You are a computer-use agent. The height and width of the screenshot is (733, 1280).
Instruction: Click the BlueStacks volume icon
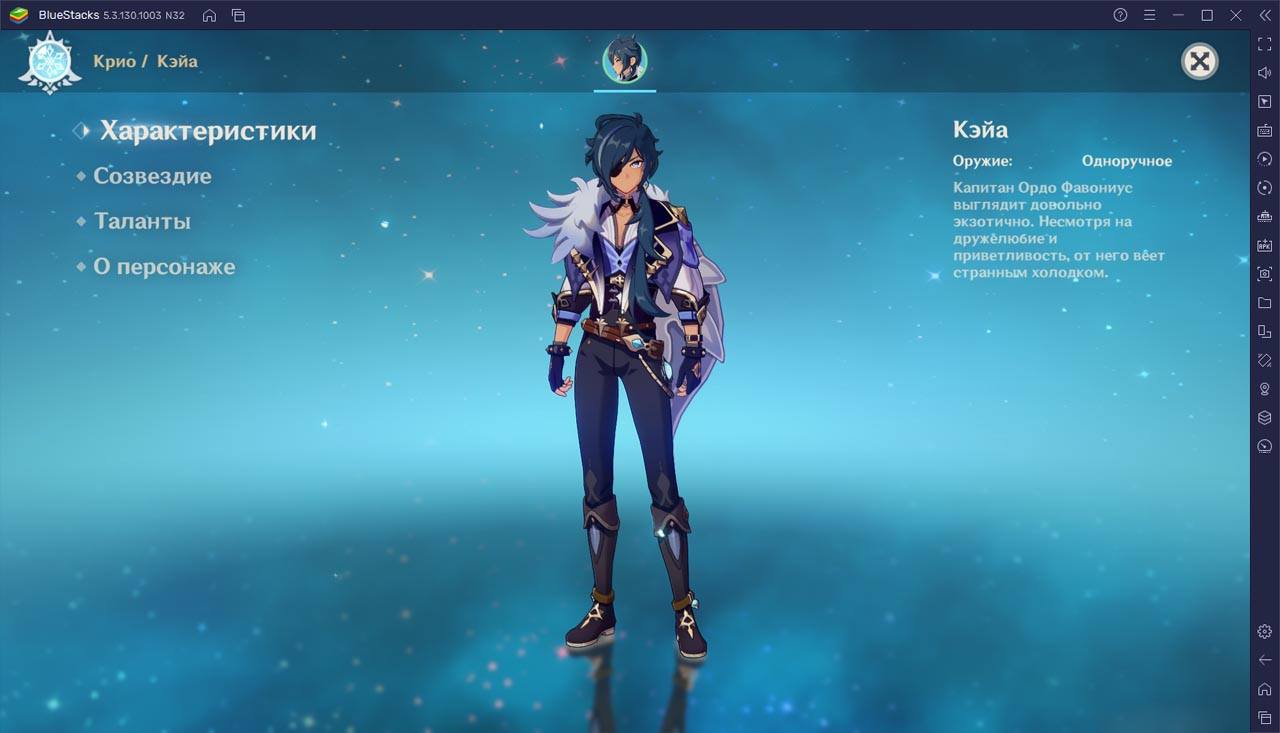[x=1265, y=73]
